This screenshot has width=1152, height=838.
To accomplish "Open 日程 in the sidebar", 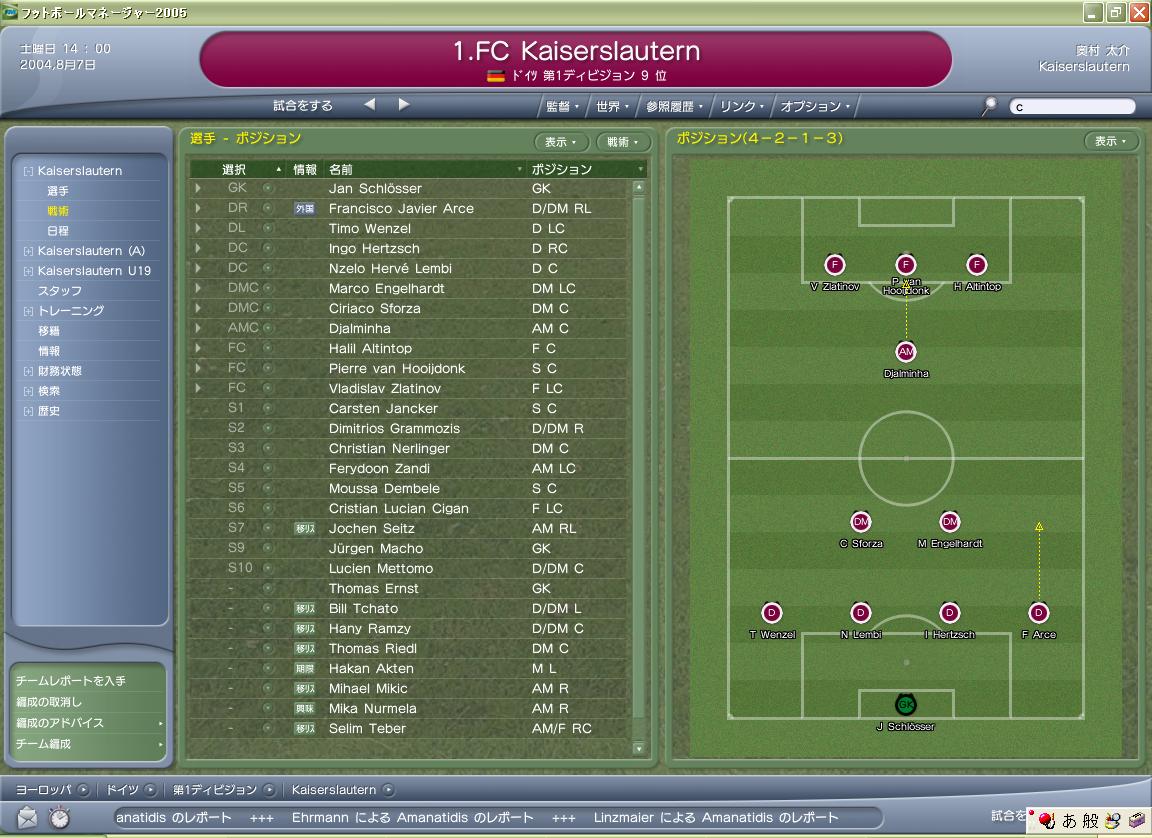I will pyautogui.click(x=58, y=231).
